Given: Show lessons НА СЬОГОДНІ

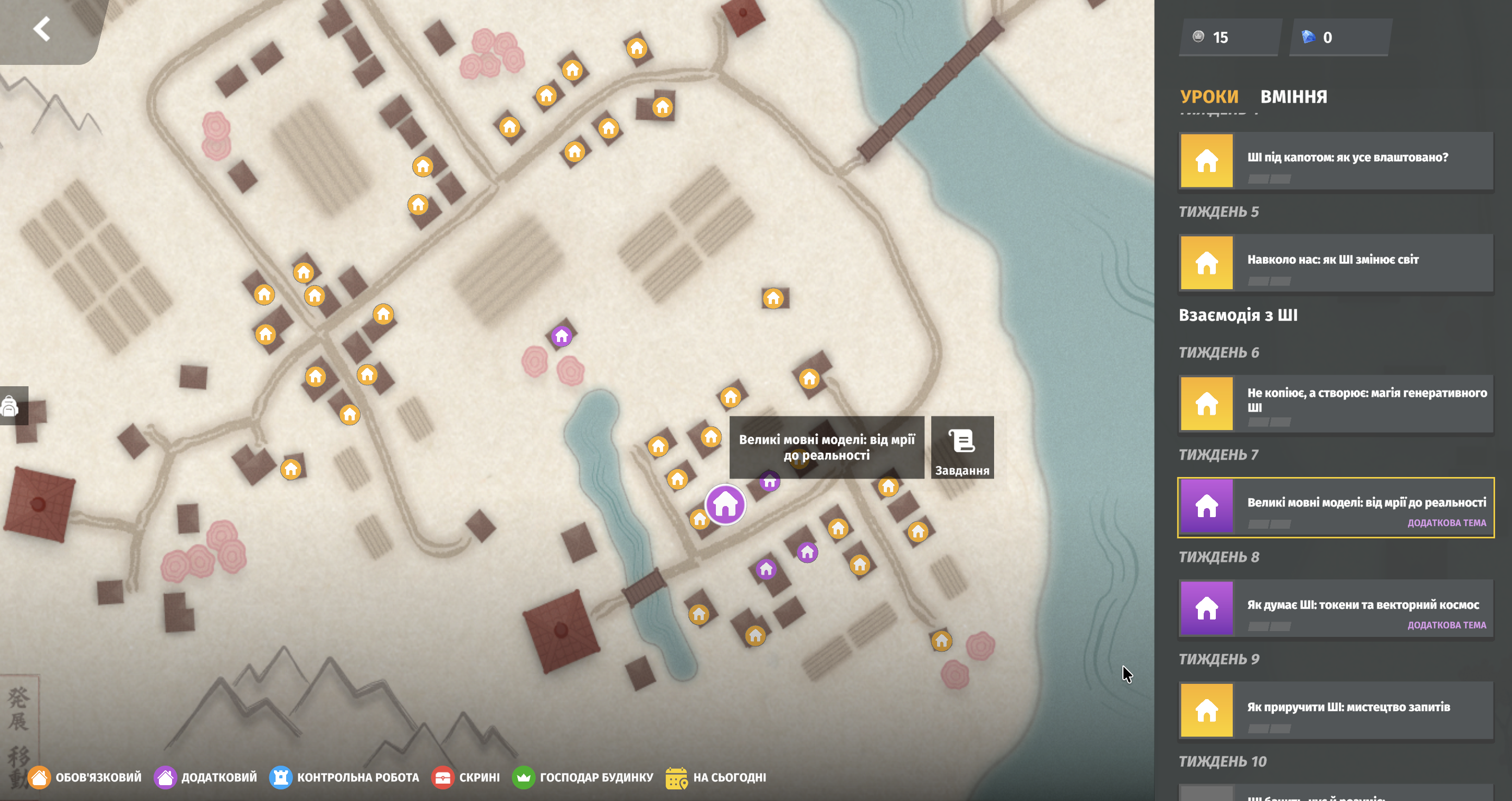Looking at the screenshot, I should tap(715, 777).
